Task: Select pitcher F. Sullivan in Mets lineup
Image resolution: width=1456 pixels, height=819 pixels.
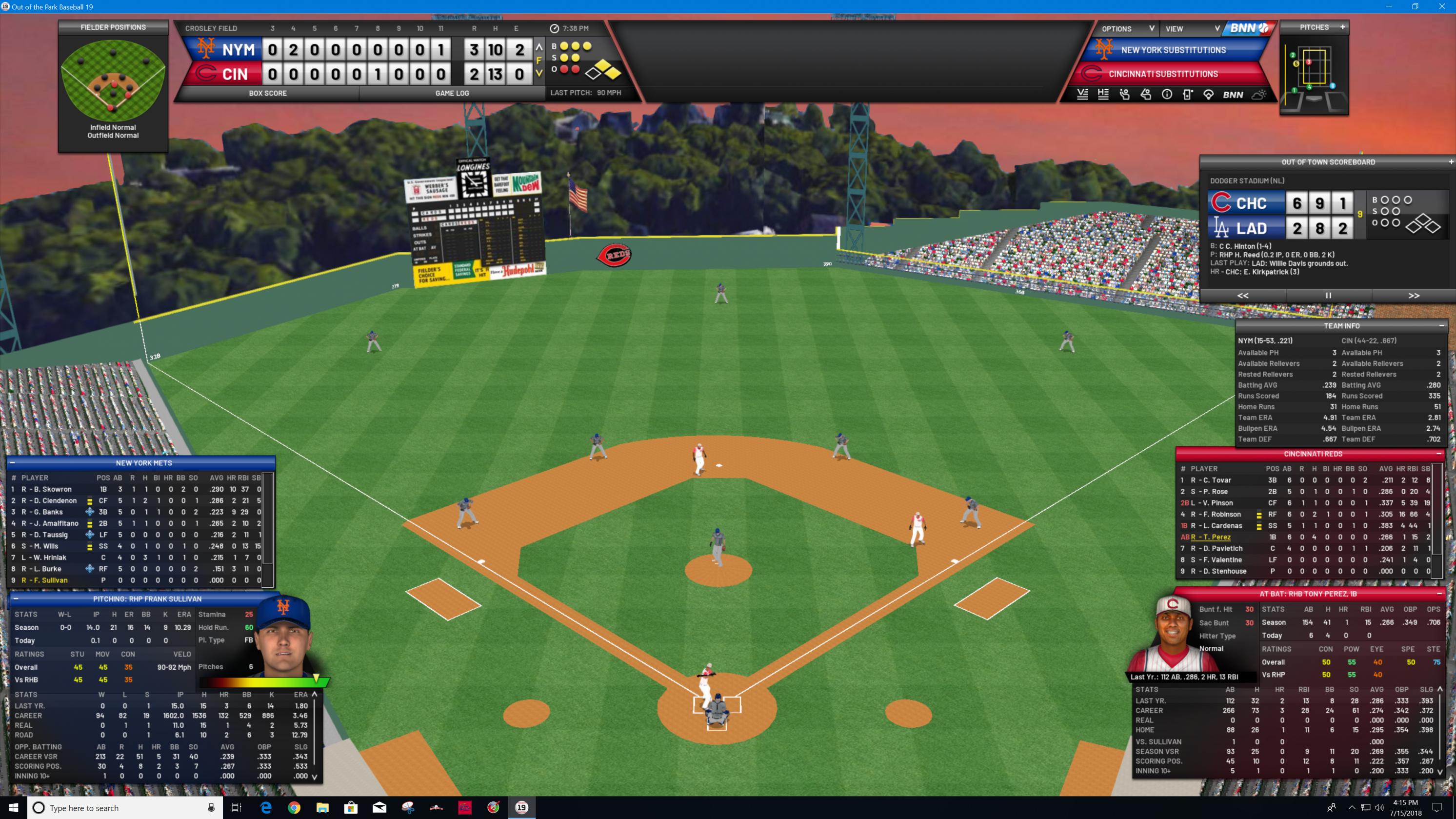Action: point(45,580)
